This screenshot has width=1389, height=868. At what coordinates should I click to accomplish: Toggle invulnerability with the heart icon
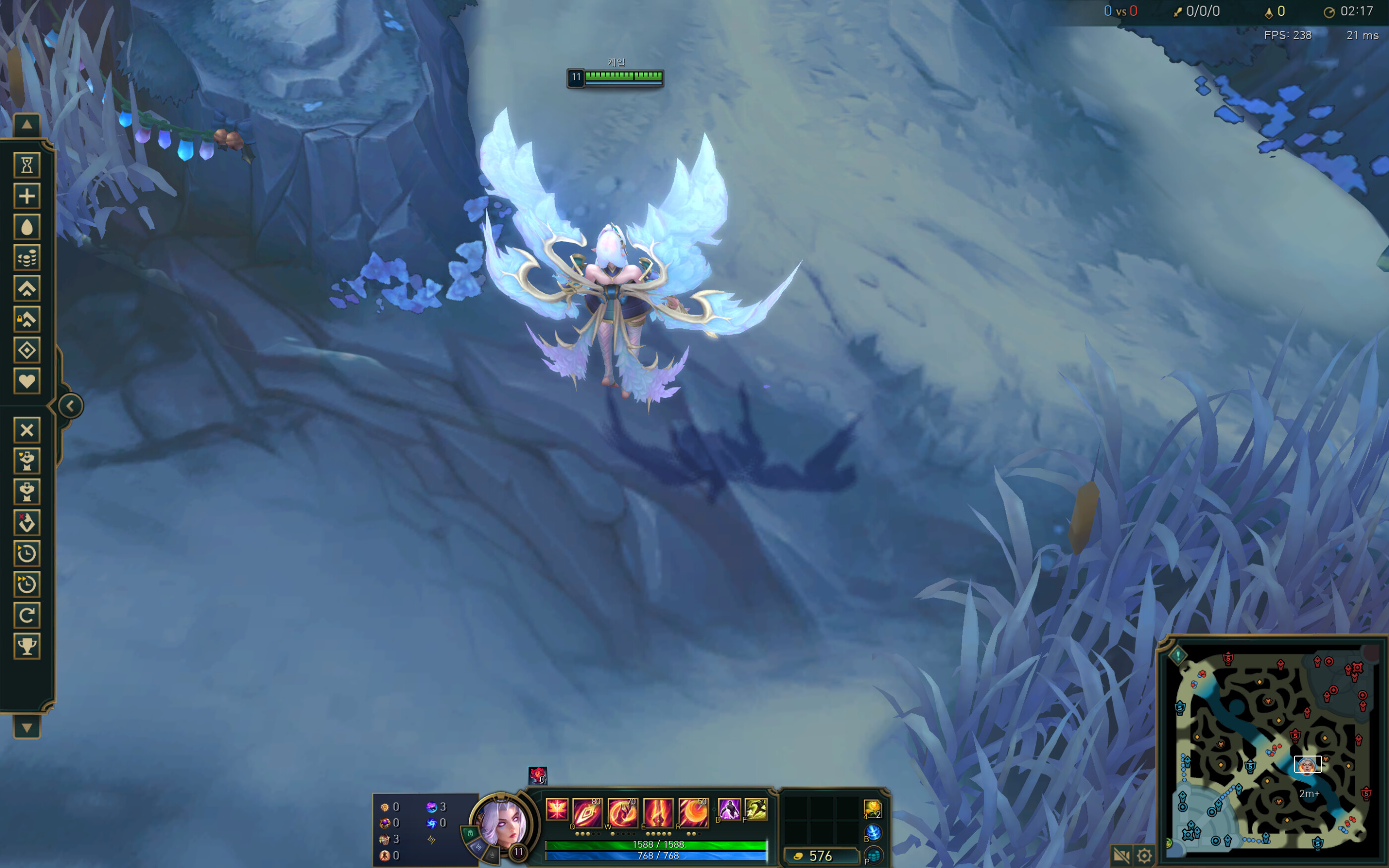tap(26, 381)
